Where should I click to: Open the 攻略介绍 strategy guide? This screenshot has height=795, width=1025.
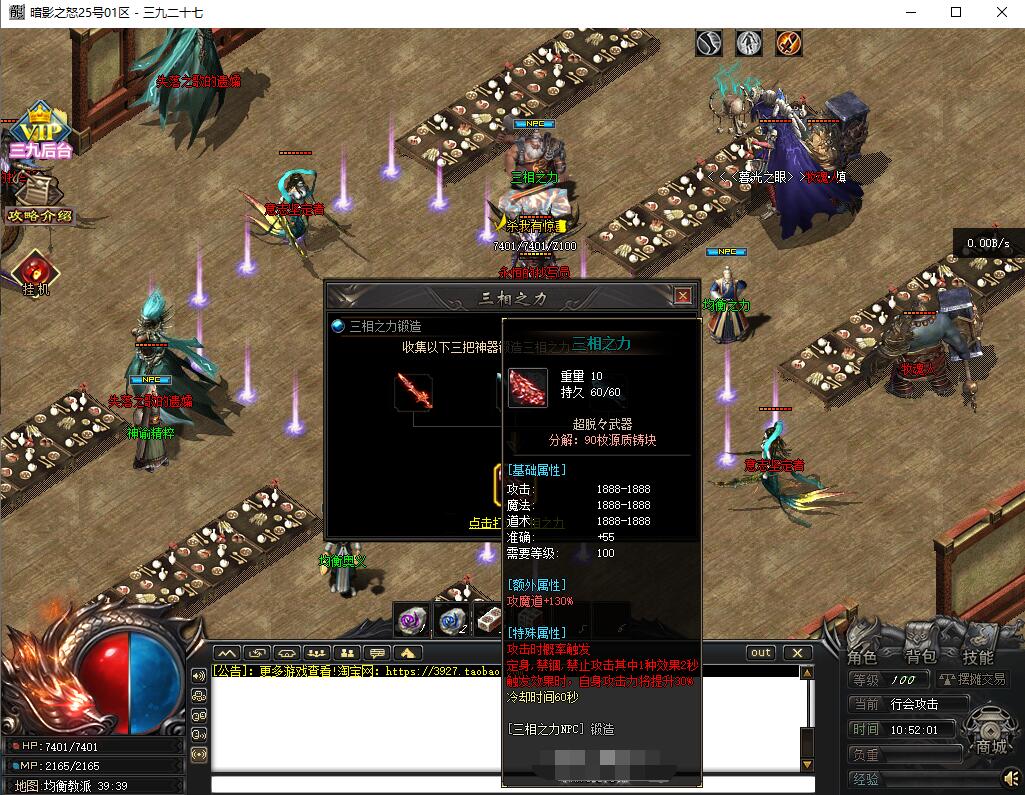tap(40, 215)
